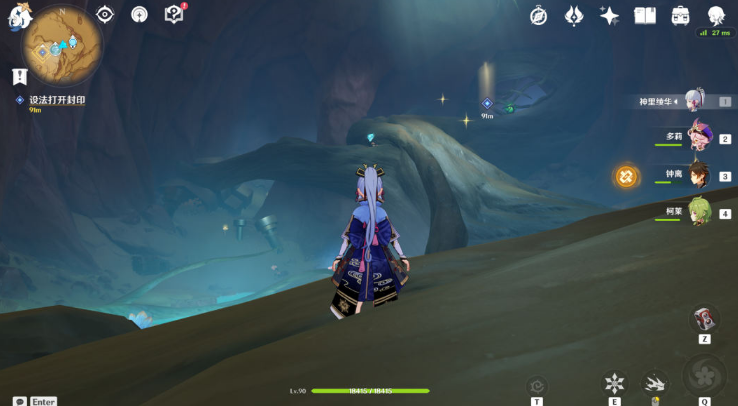Toggle the eye-shaped Elemental Sight icon
Image resolution: width=738 pixels, height=406 pixels.
pyautogui.click(x=105, y=14)
